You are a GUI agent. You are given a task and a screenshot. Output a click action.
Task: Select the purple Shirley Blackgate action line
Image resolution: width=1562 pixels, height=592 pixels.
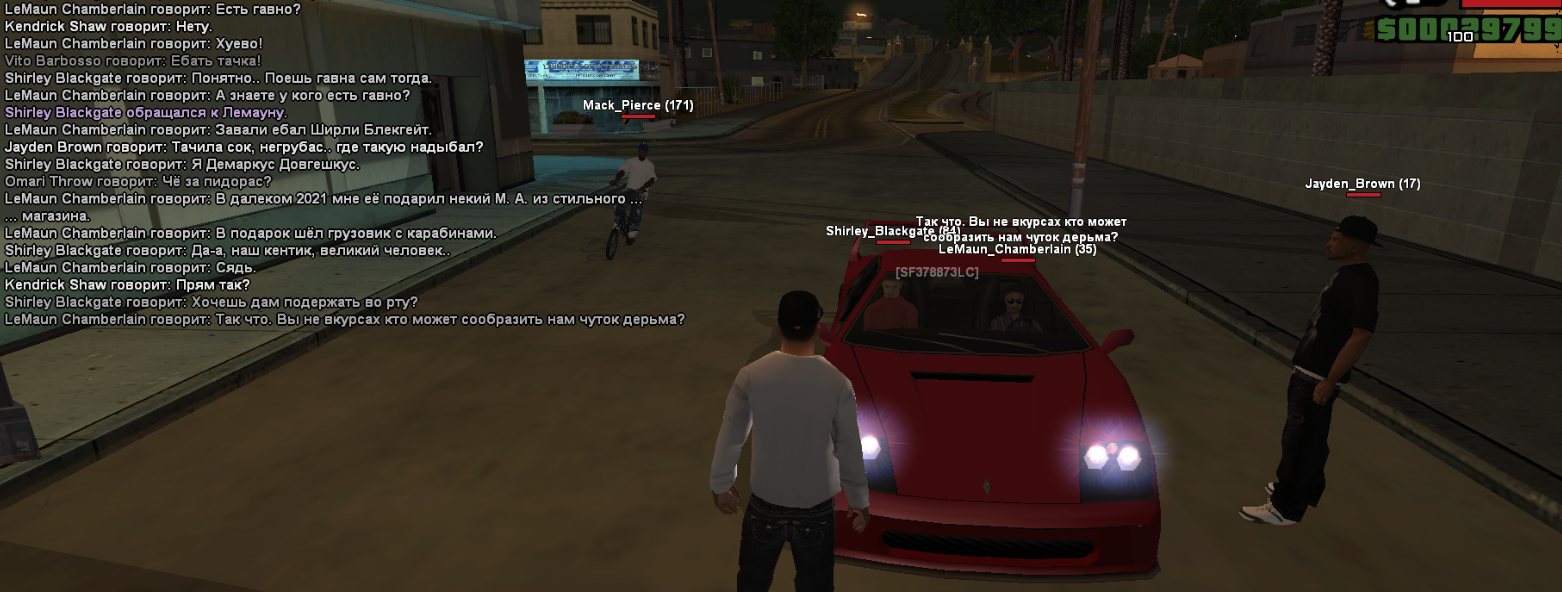(145, 113)
